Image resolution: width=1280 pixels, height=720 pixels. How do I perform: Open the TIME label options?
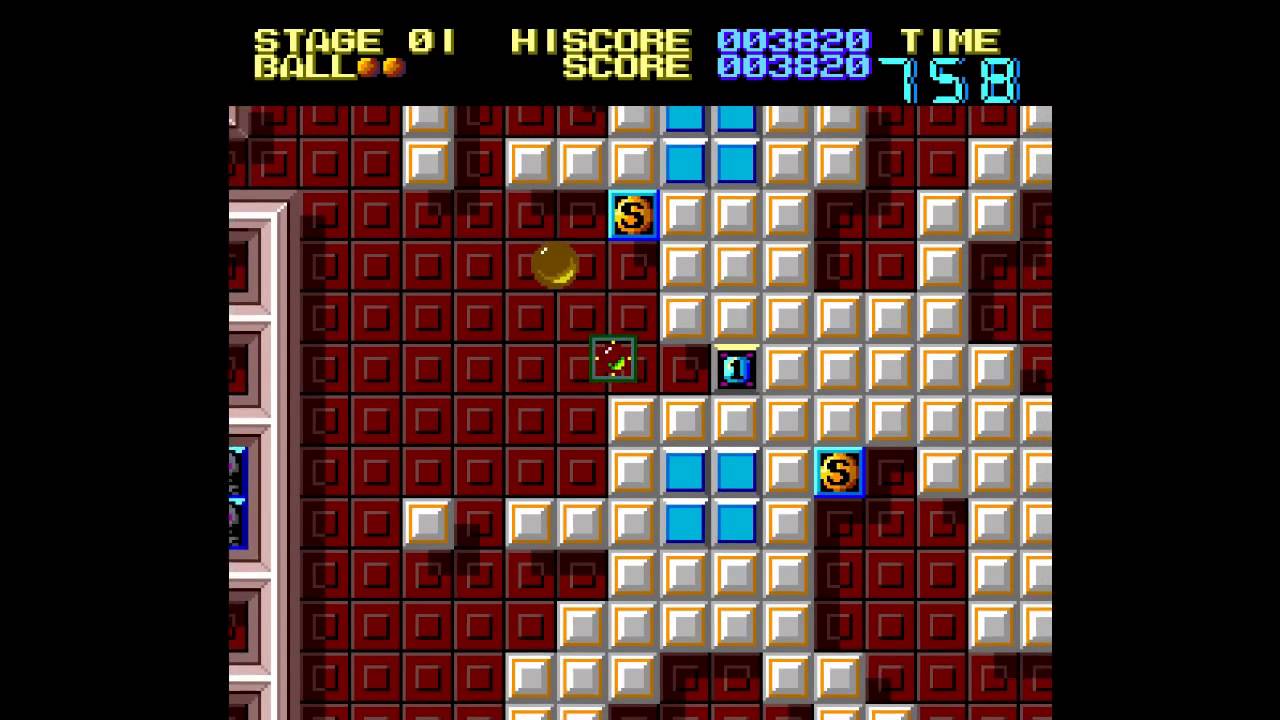pos(952,41)
